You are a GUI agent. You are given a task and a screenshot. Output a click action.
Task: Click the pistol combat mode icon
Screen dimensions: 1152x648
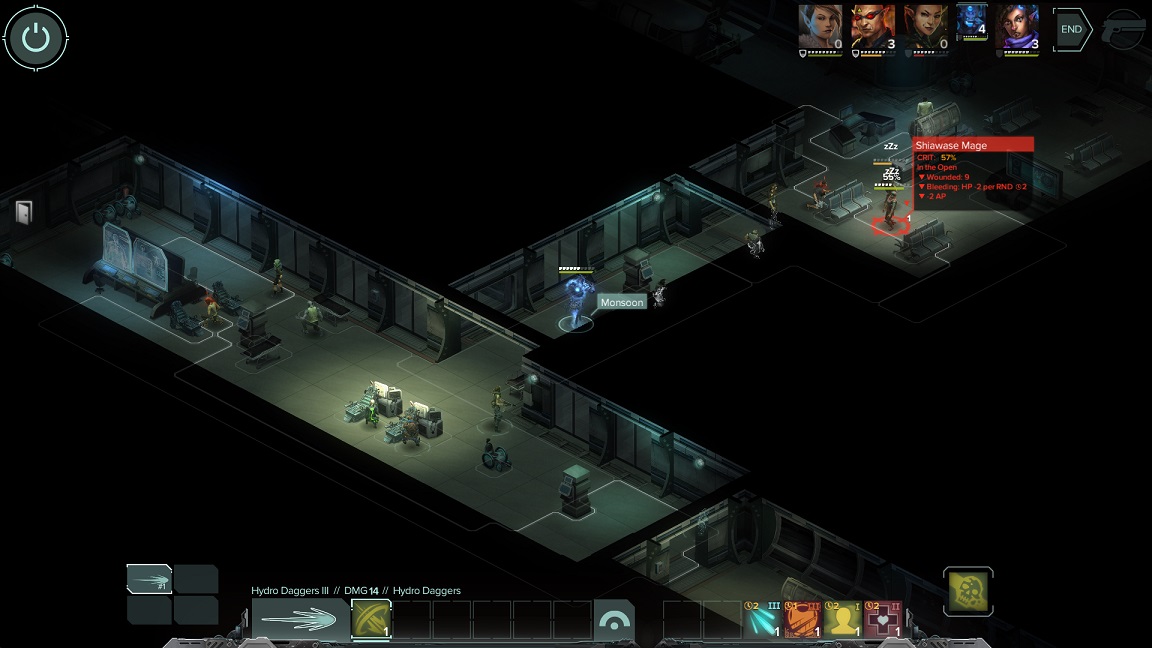pos(1123,31)
